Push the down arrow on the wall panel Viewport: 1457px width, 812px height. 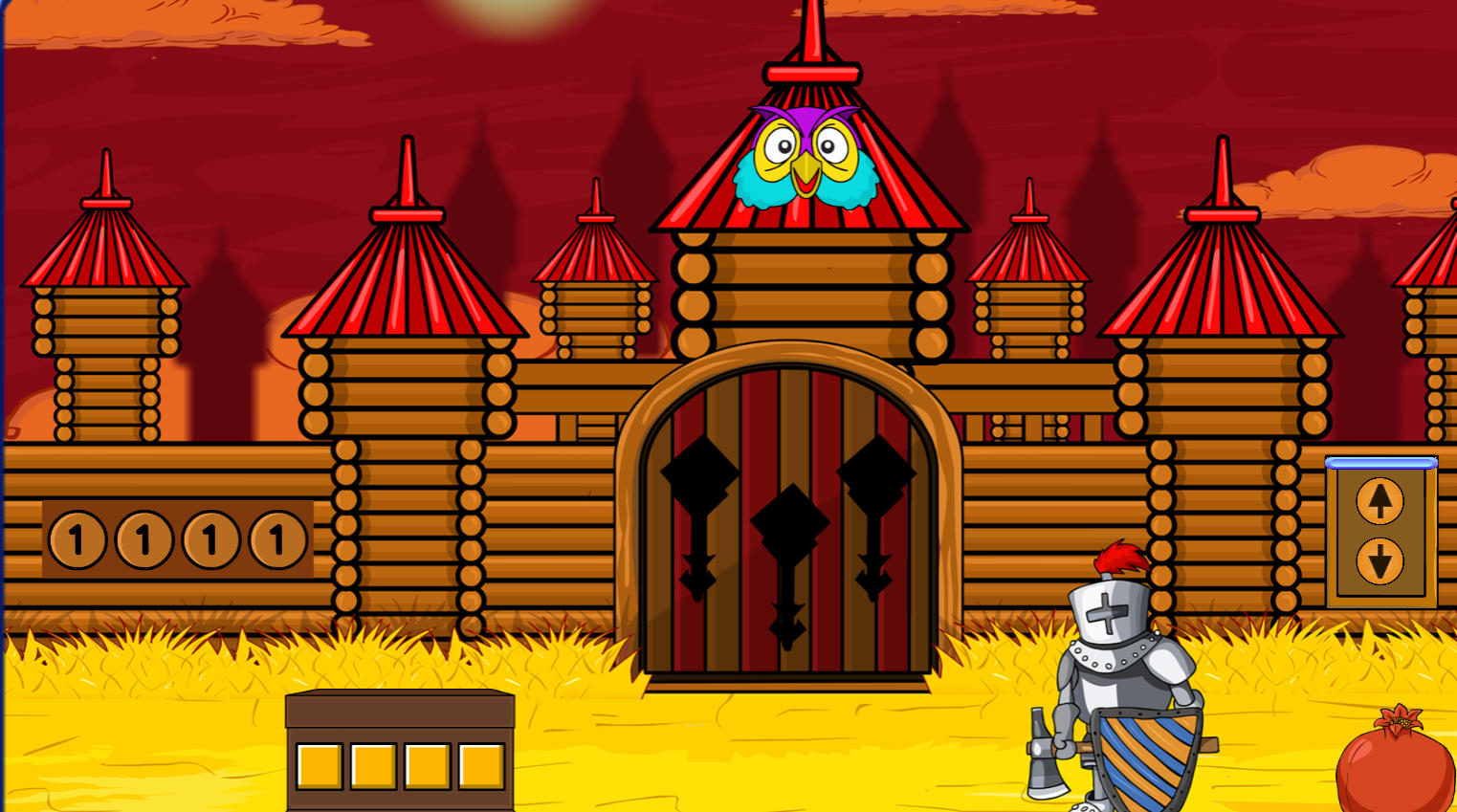coord(1380,560)
